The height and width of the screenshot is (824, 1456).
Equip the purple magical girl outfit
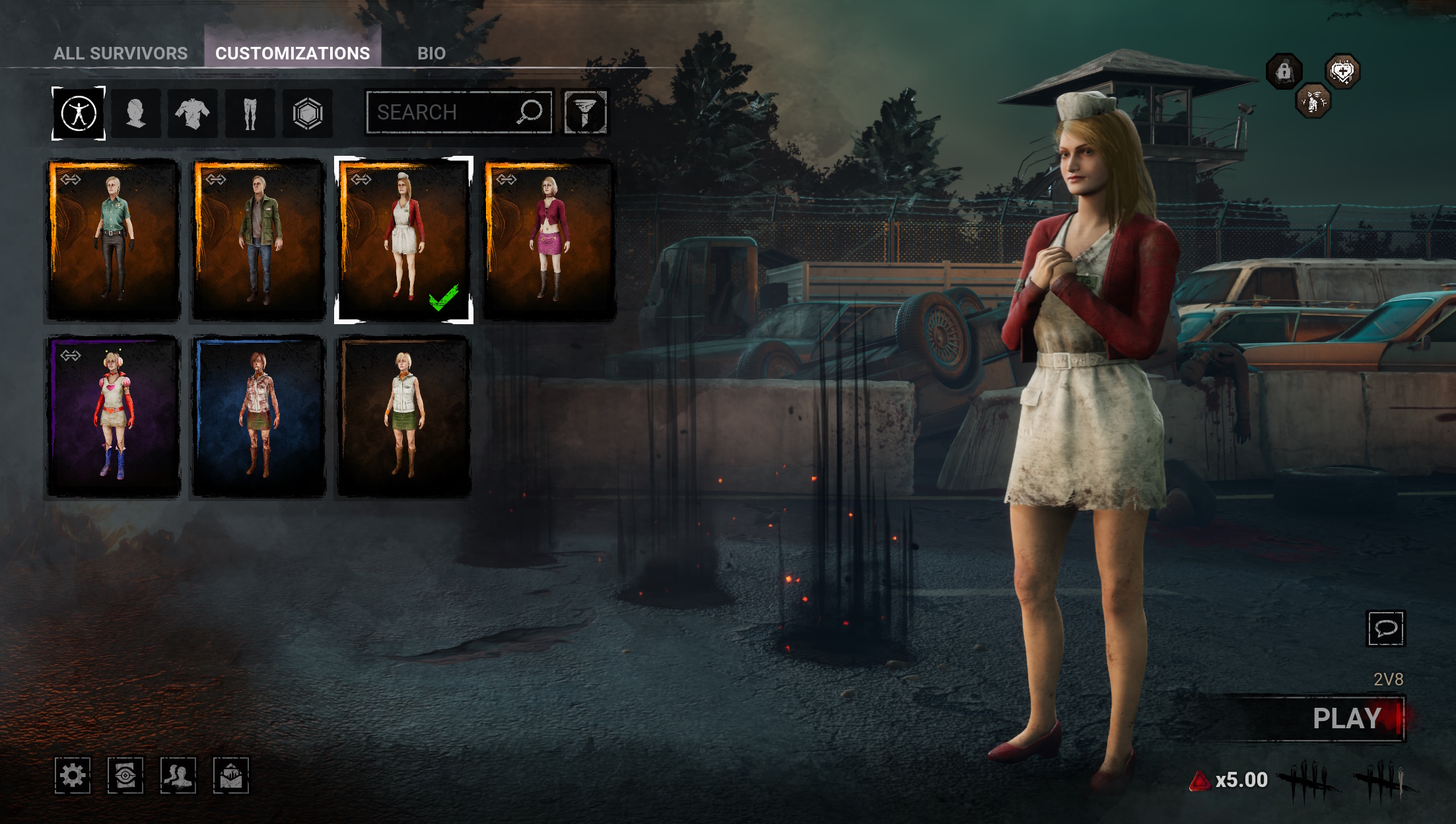click(114, 416)
